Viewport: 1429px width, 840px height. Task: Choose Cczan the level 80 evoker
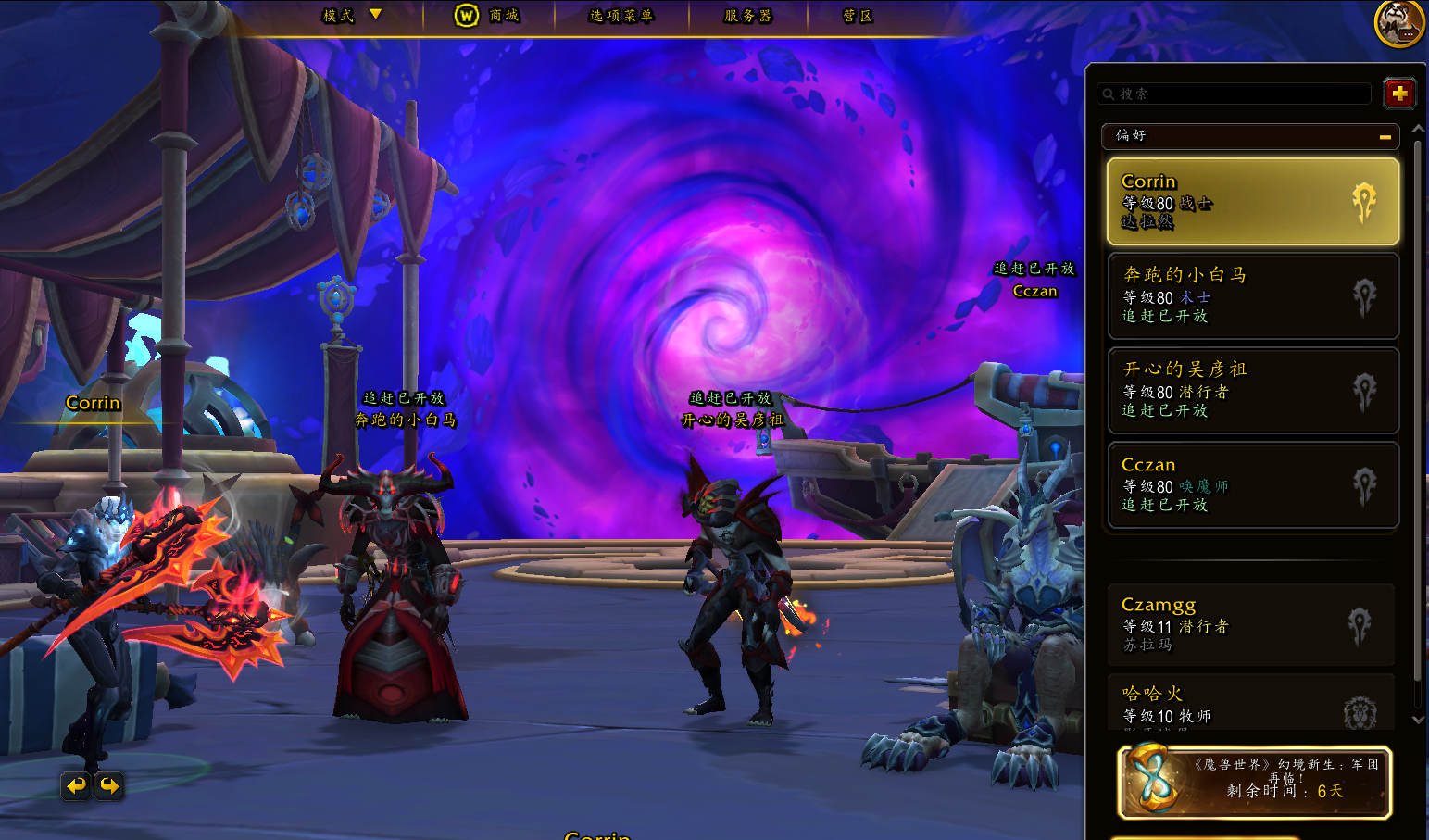coord(1252,484)
